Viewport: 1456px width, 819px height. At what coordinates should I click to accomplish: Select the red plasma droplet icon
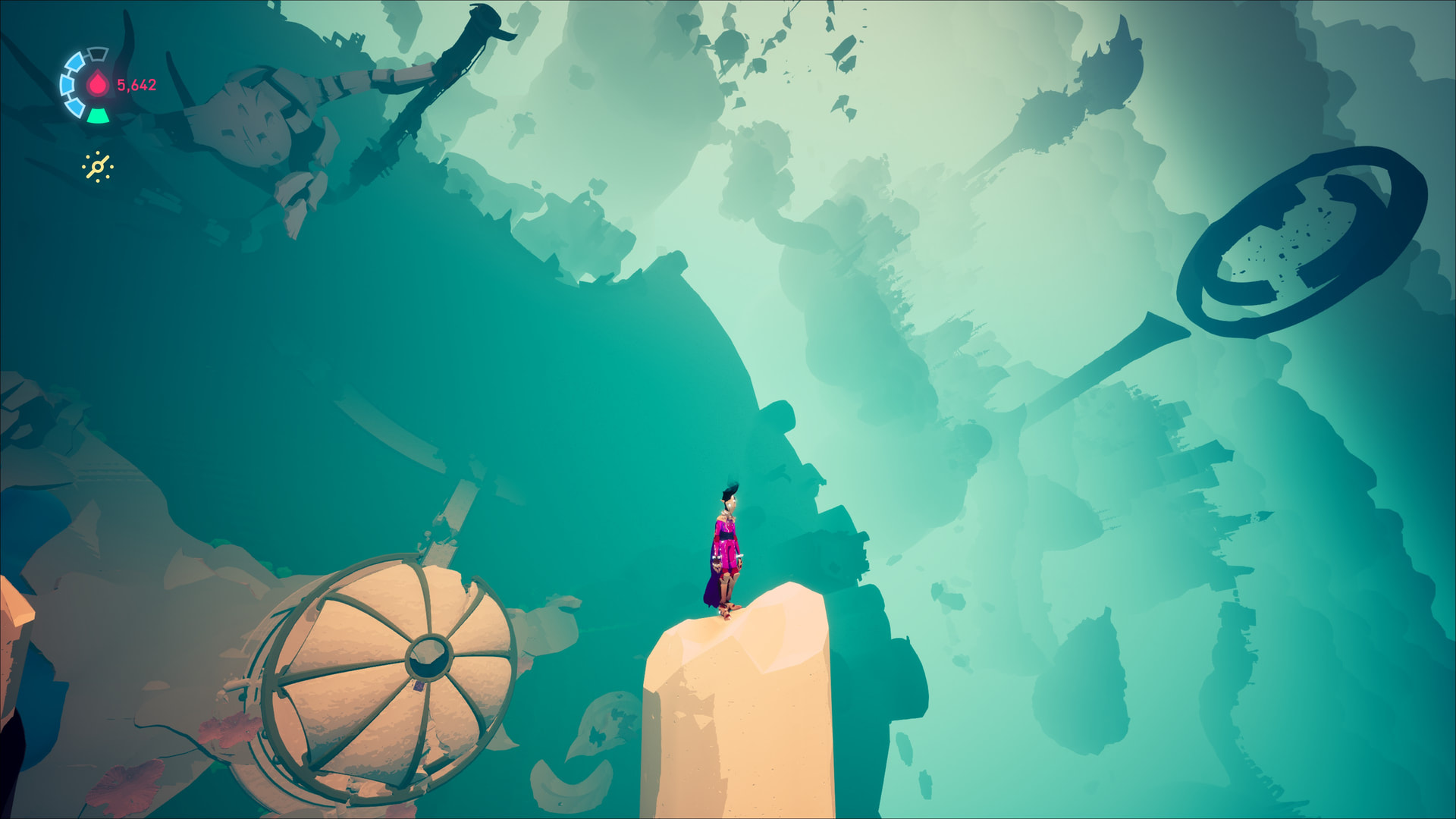coord(98,84)
